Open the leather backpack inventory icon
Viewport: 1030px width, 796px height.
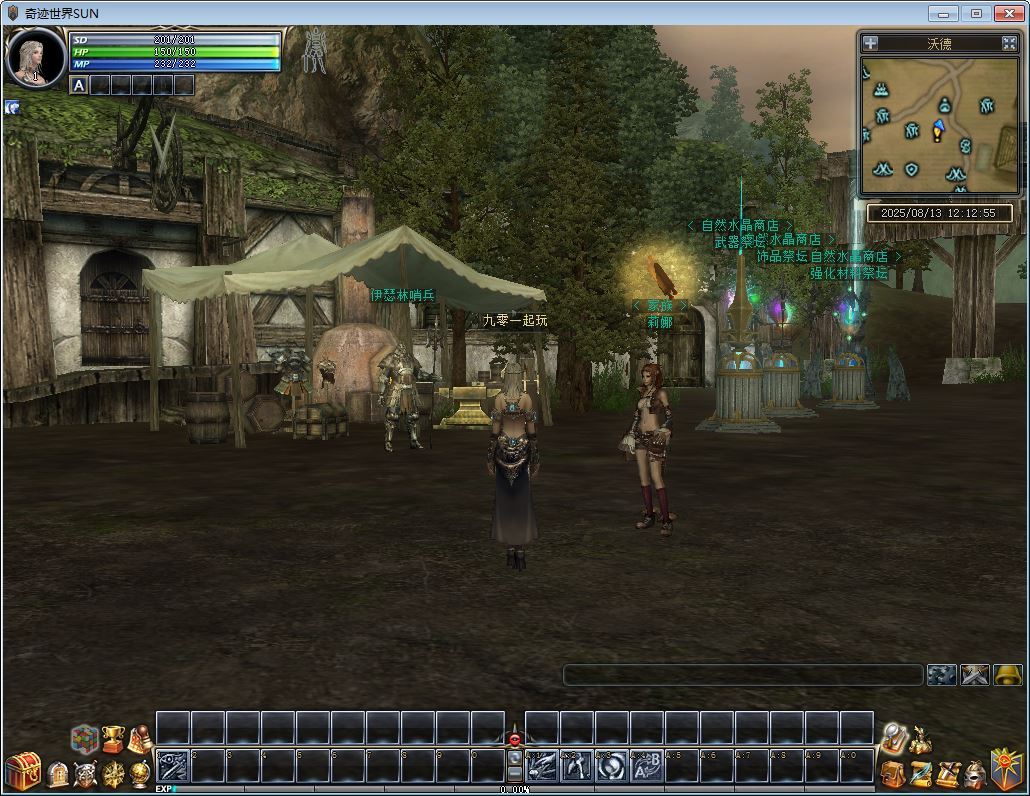point(893,773)
